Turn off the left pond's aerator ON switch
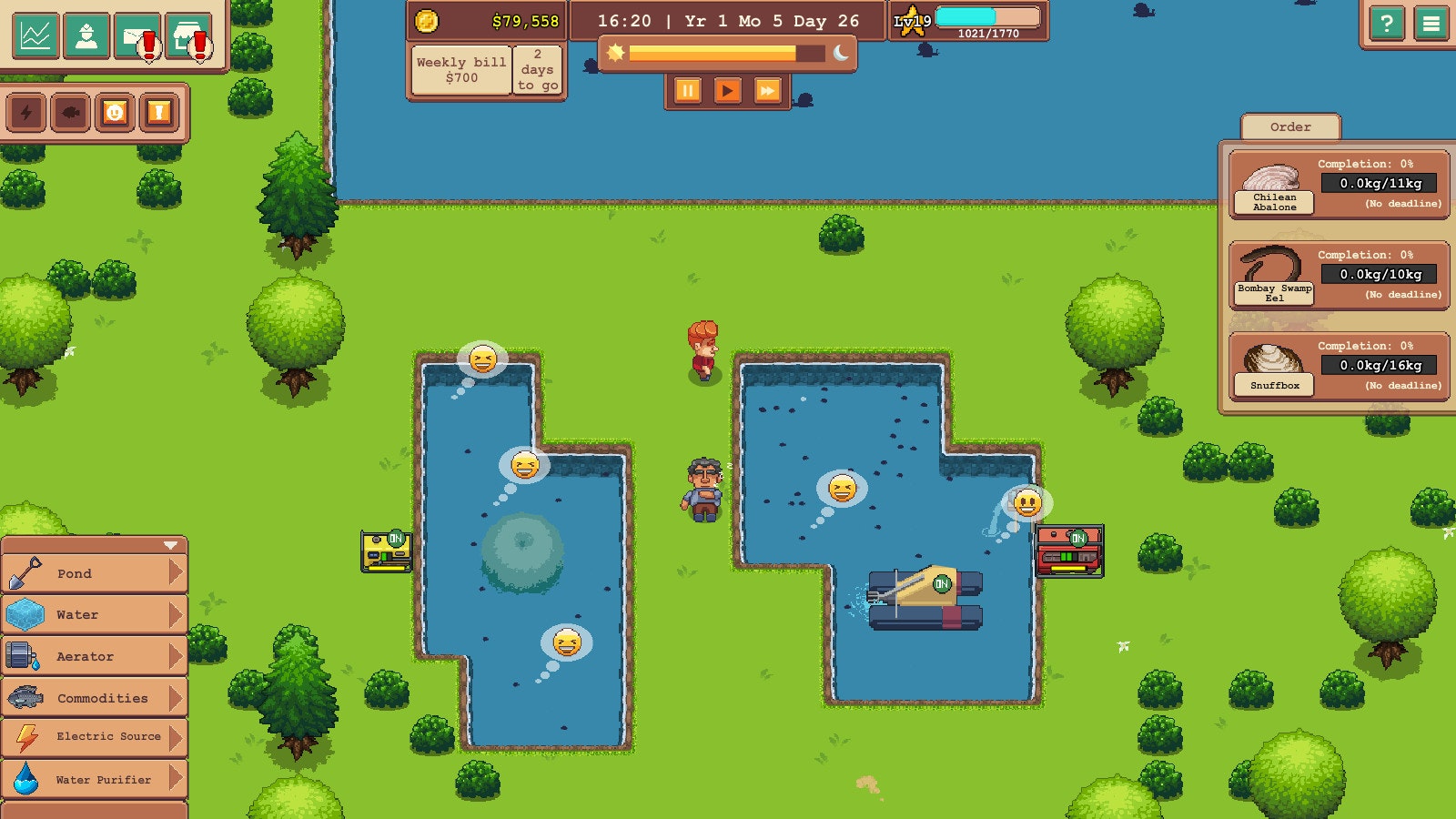Viewport: 1456px width, 819px height. pyautogui.click(x=394, y=539)
